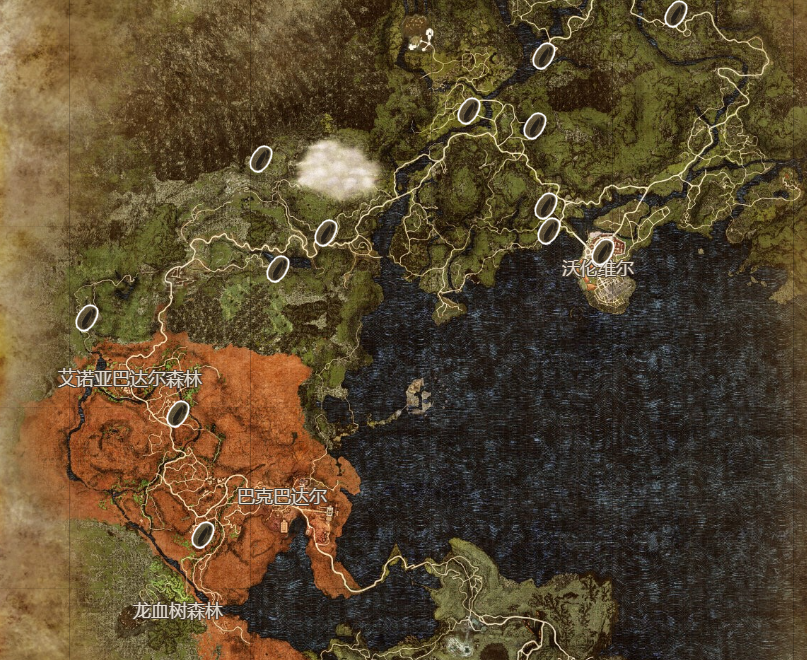
Task: Select the oval marker on 沃伦维尔 city
Action: click(602, 251)
